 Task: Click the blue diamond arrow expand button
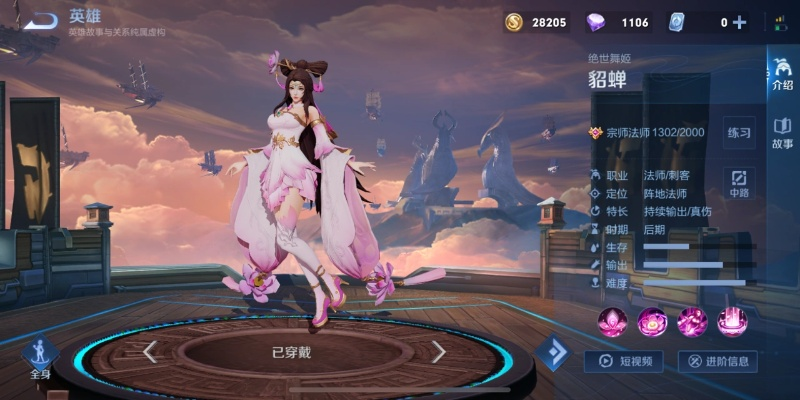pyautogui.click(x=552, y=352)
